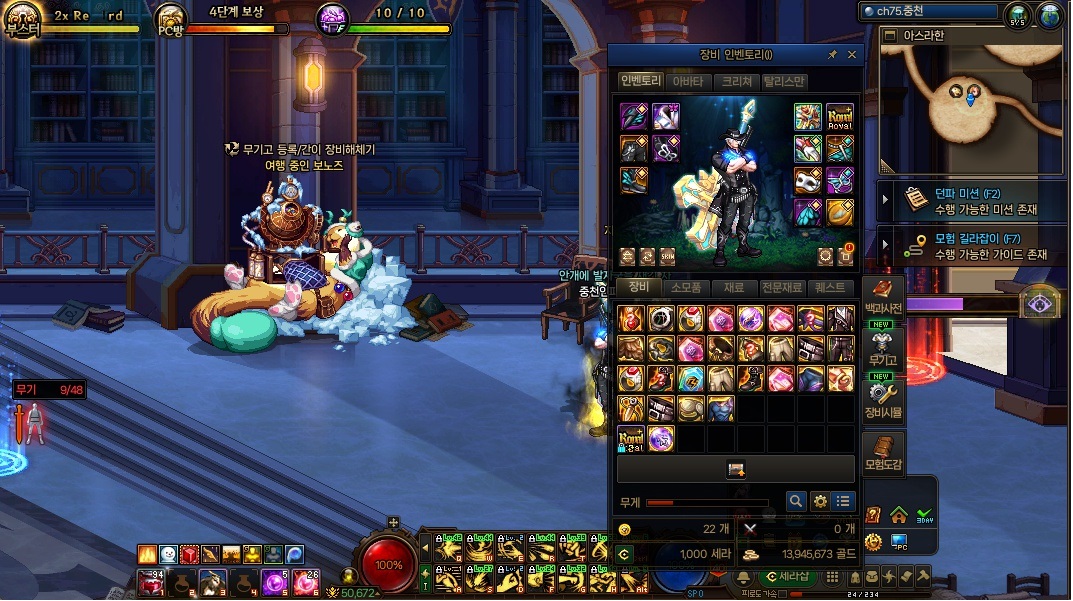
Task: Pin the inventory window in place
Action: [832, 55]
